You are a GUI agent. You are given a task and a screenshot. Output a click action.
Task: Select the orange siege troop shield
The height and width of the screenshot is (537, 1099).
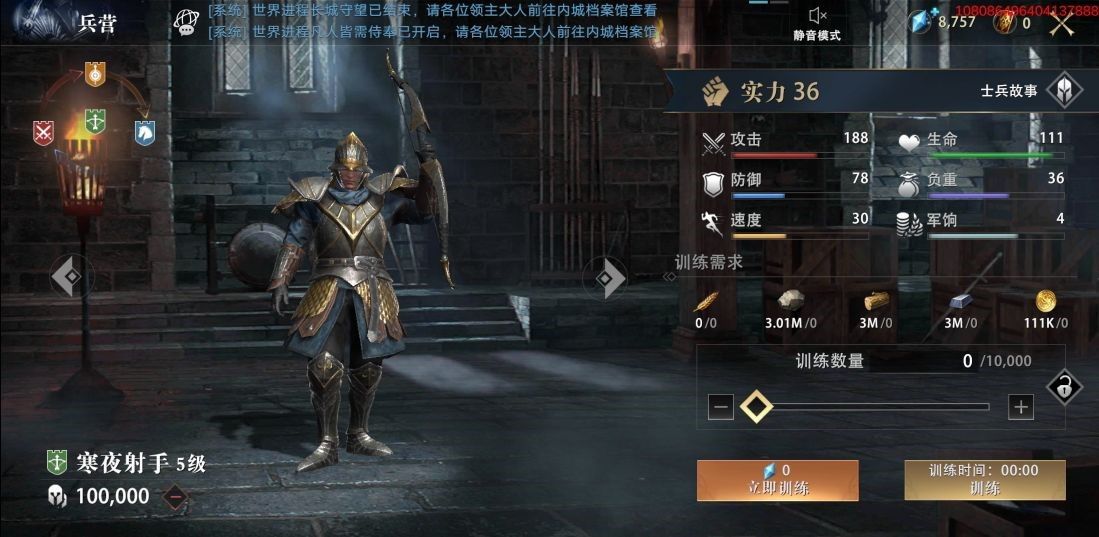click(x=95, y=73)
